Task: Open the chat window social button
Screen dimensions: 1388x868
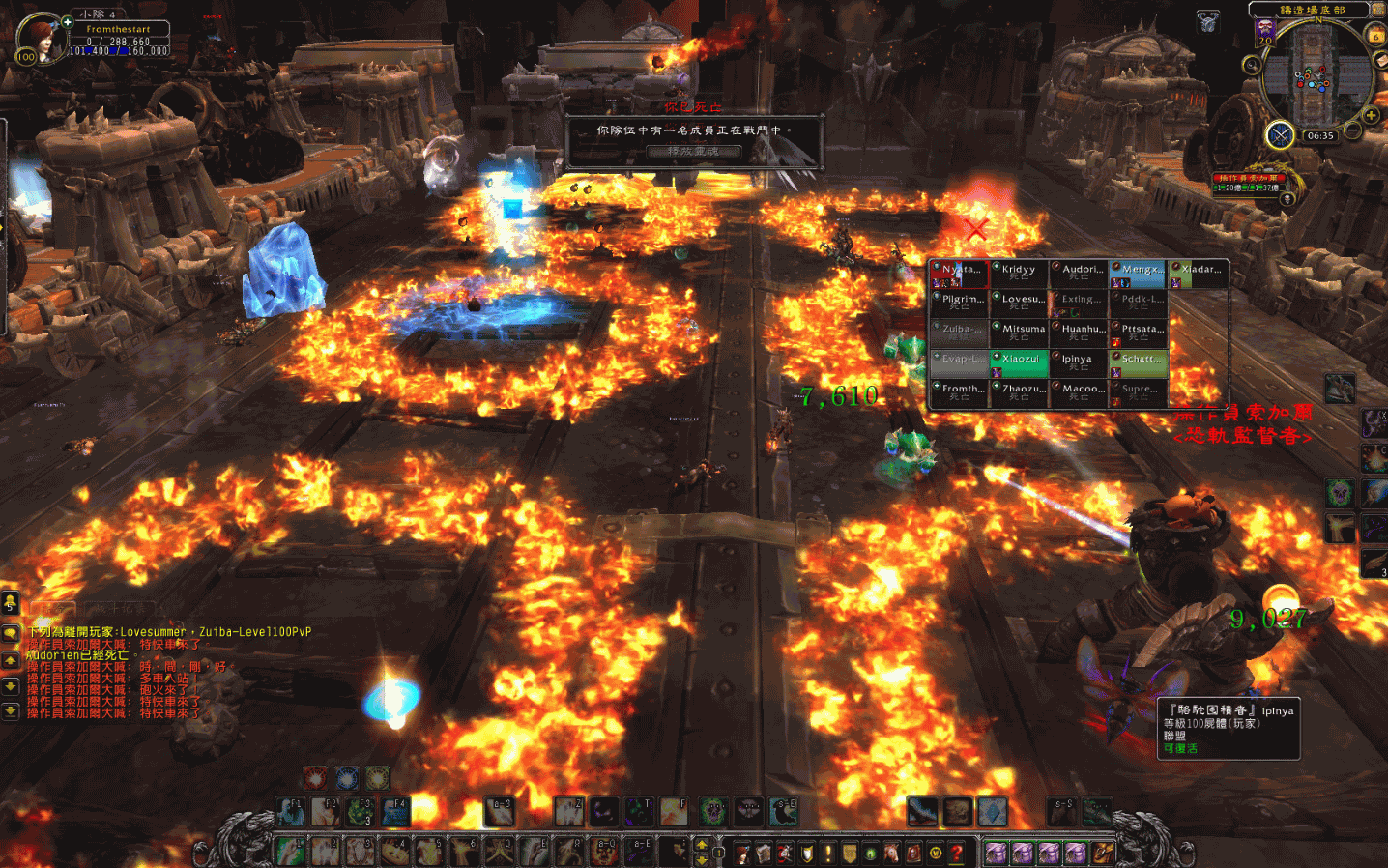Action: coord(10,604)
